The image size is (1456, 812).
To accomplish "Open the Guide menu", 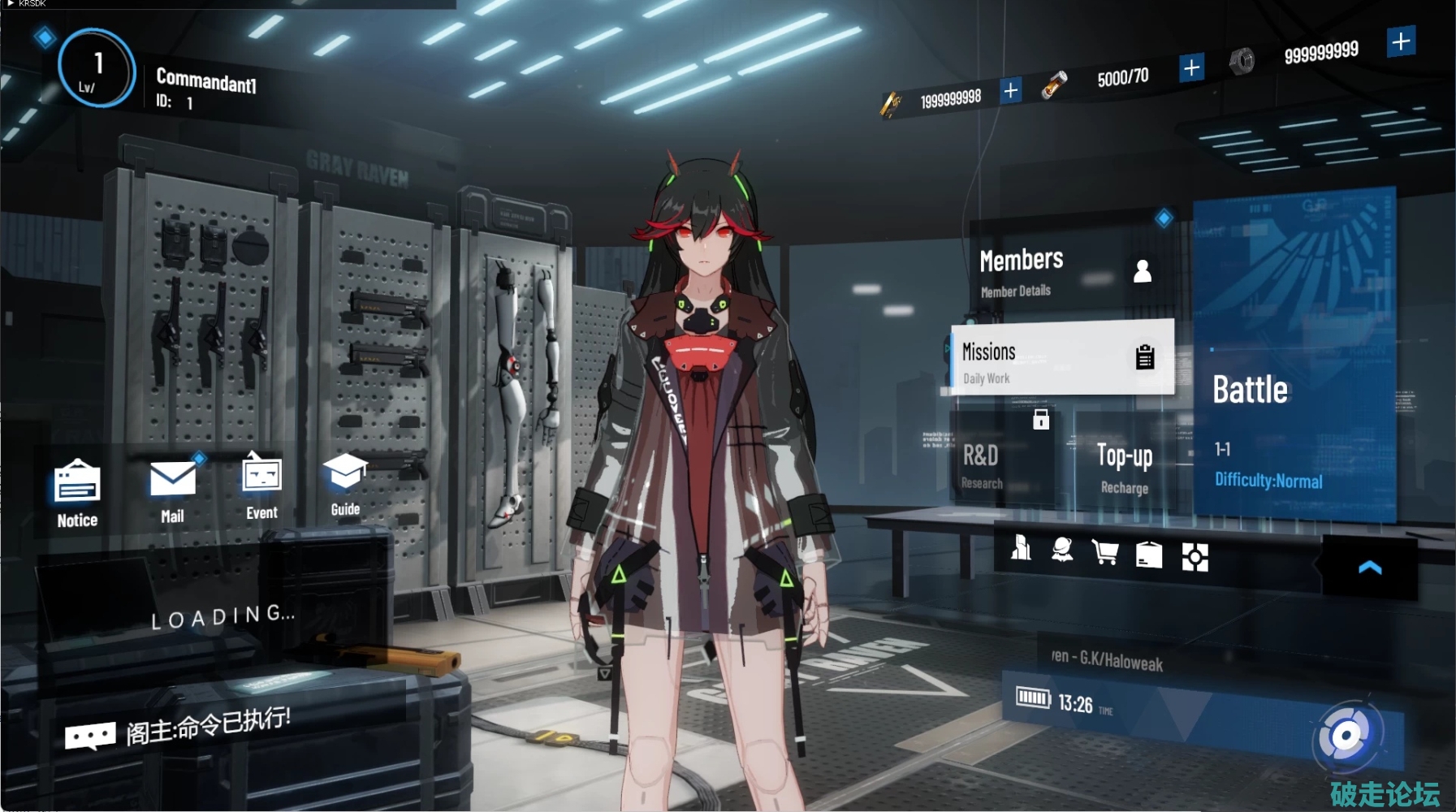I will 345,485.
